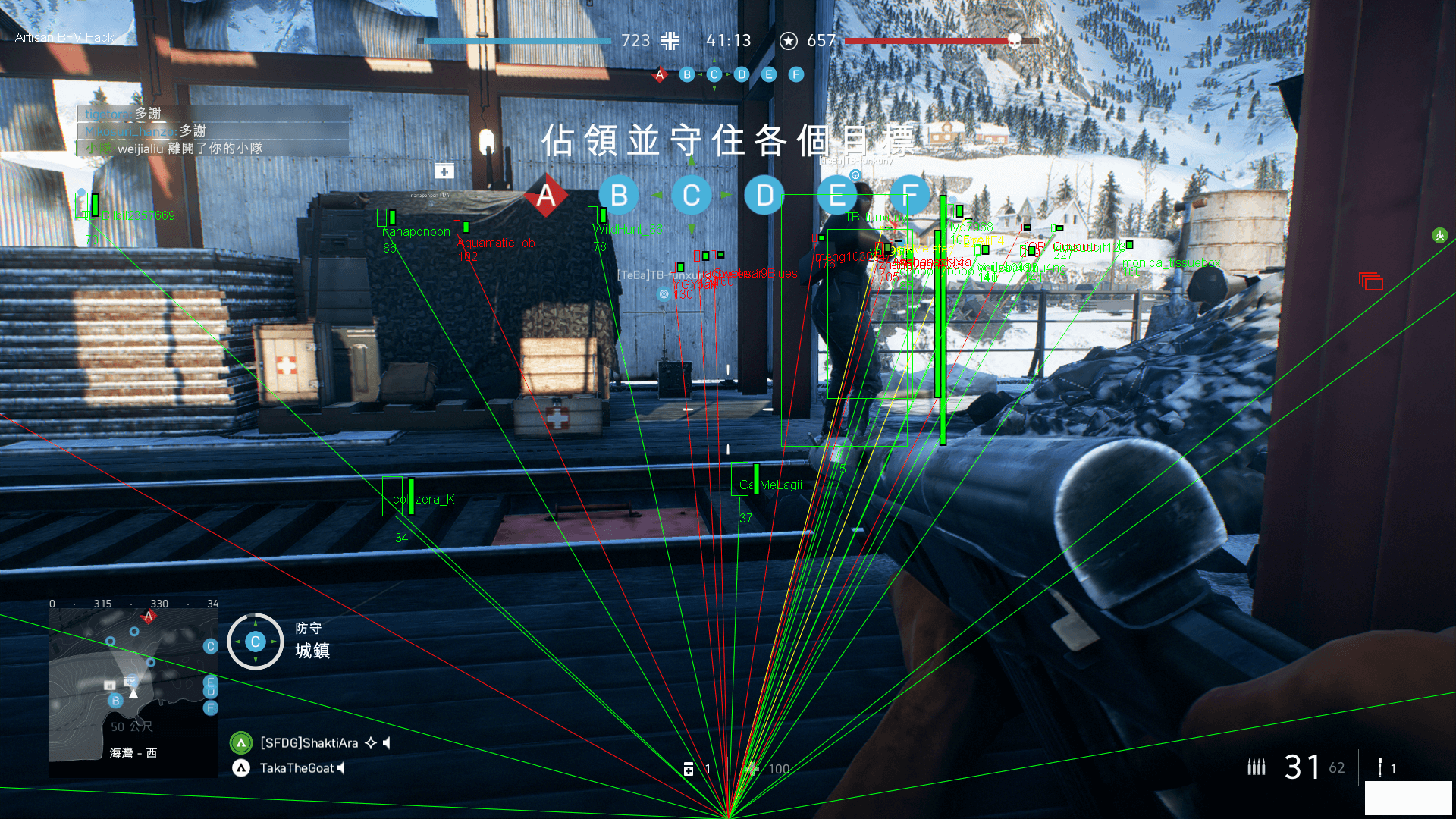1456x819 pixels.
Task: Click the minimap in the corner
Action: point(133,692)
